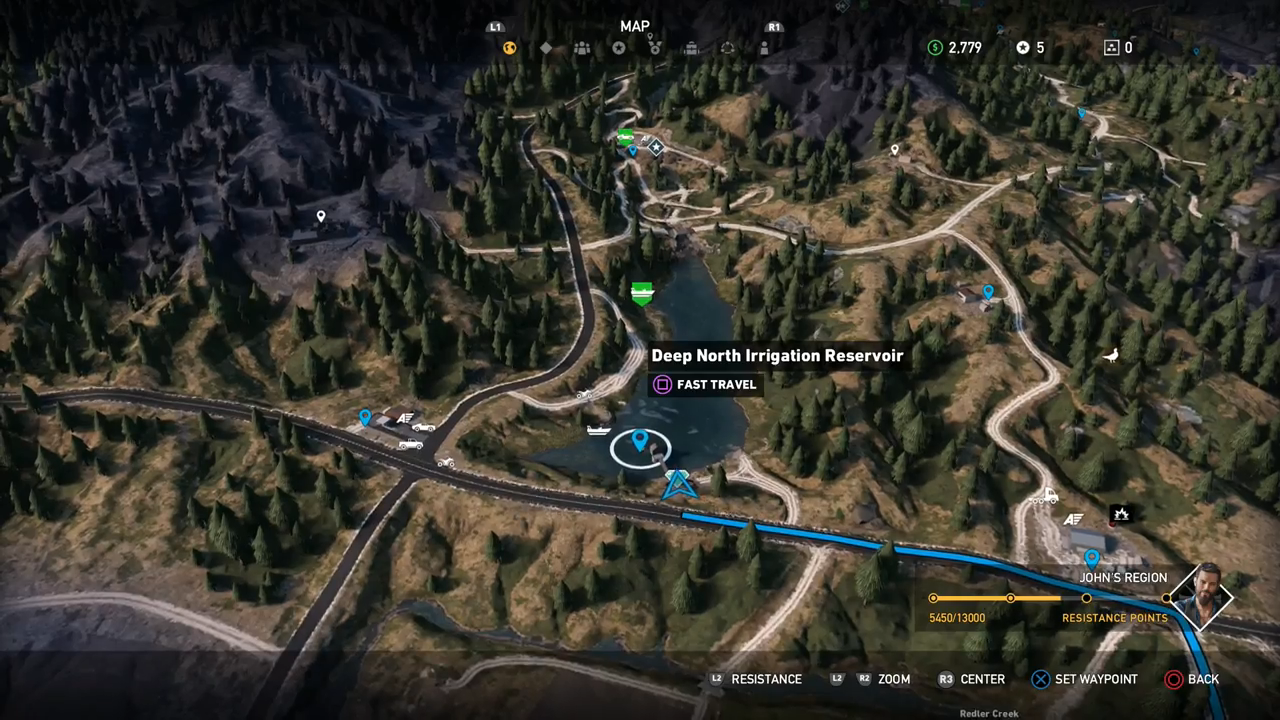Viewport: 1280px width, 720px height.
Task: Click the explosion event icon at bottom right
Action: click(x=1121, y=515)
